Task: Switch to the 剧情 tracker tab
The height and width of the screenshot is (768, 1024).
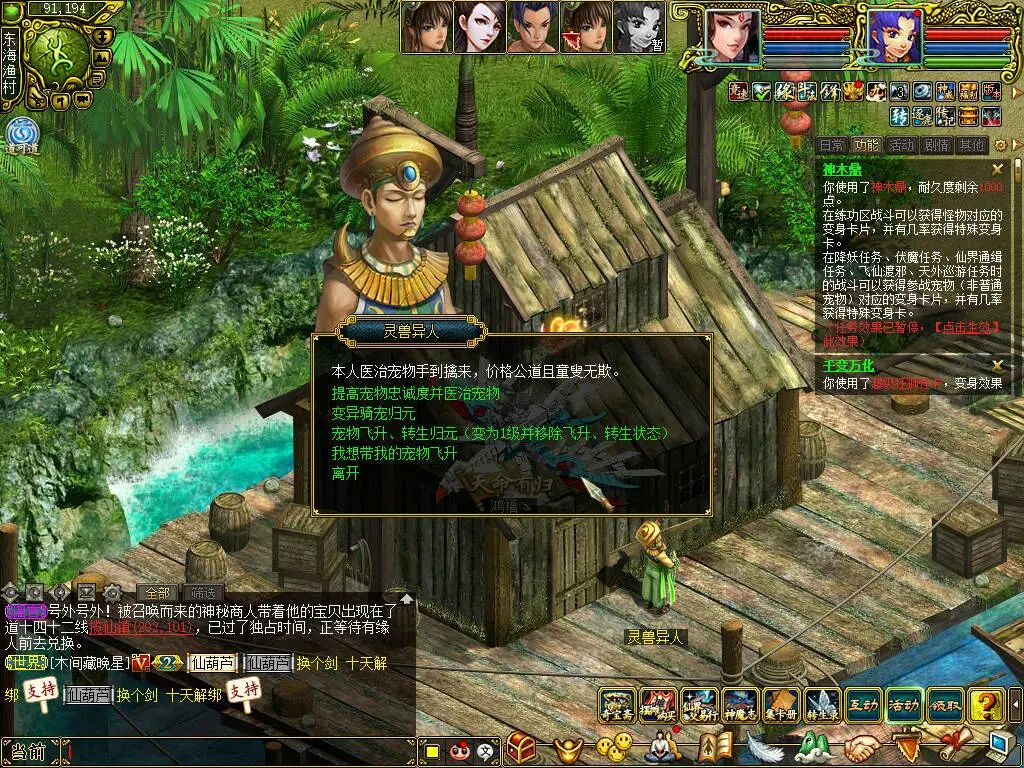Action: point(936,145)
